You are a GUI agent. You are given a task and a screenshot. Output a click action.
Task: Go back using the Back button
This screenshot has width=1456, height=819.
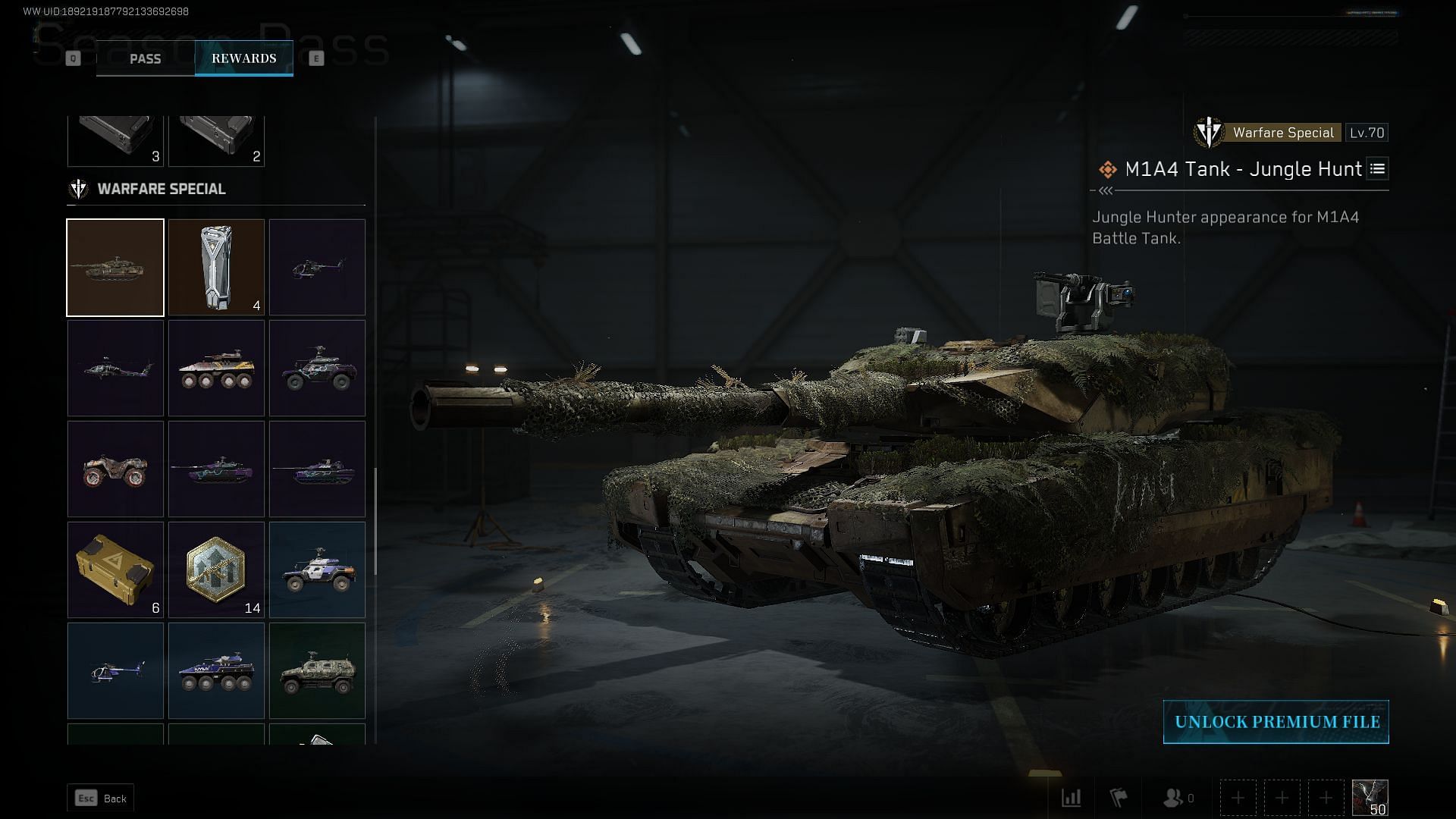101,798
